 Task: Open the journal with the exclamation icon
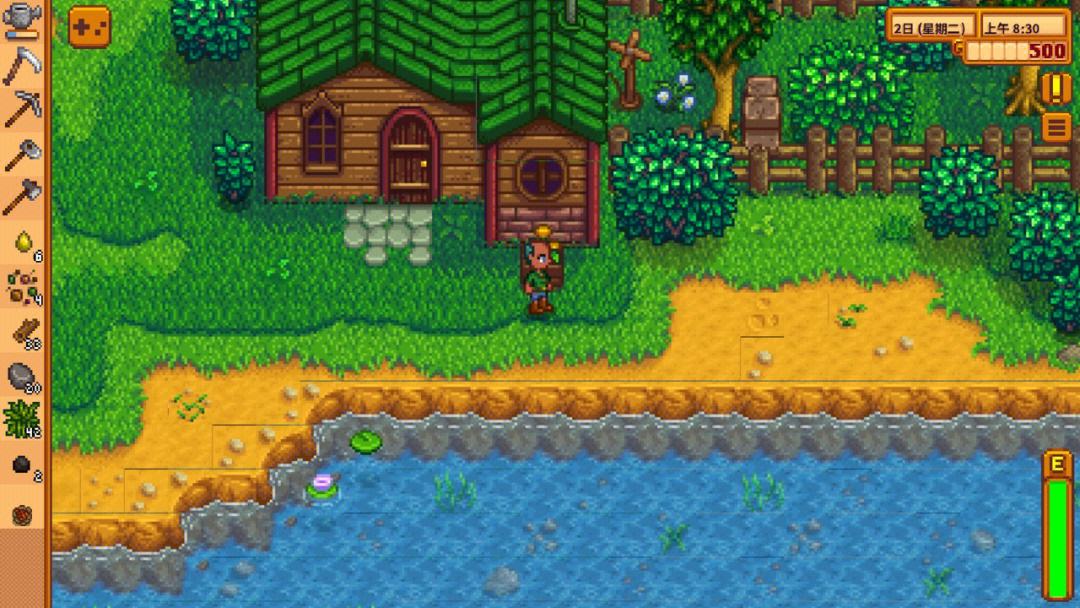point(1056,88)
